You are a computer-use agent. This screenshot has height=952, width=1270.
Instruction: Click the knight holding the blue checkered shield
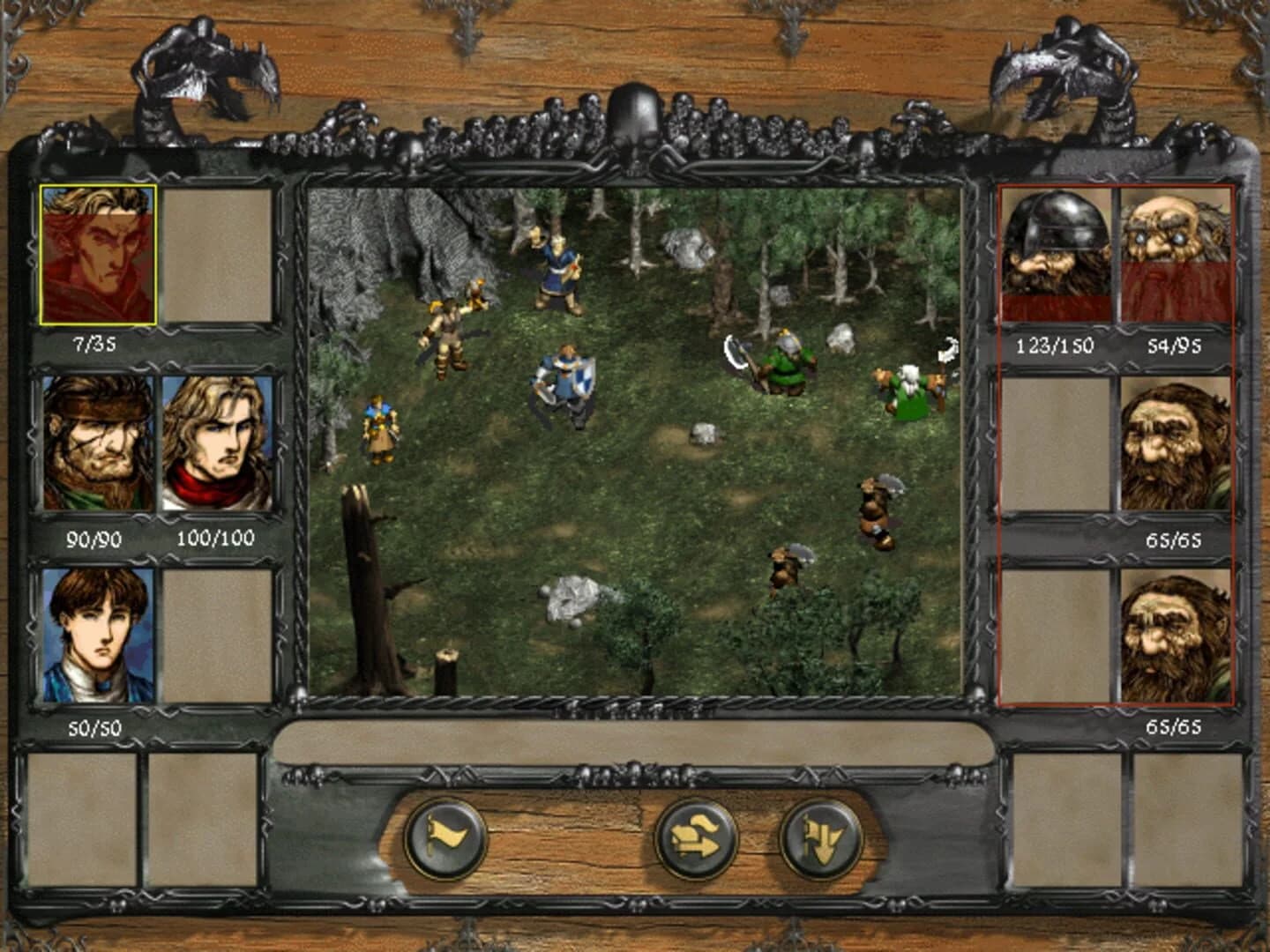[x=569, y=379]
